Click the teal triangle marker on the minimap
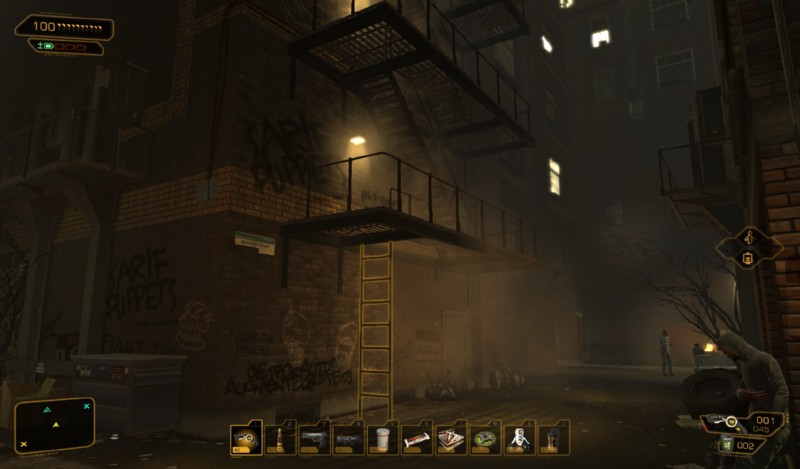Viewport: 800px width, 469px height. point(47,410)
